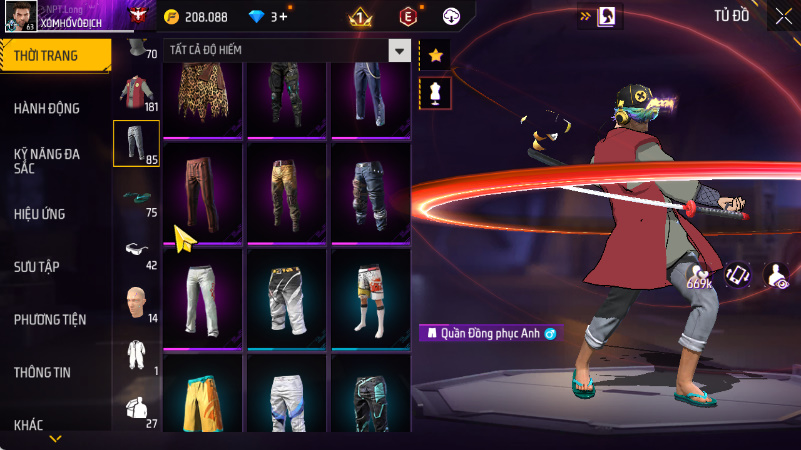The height and width of the screenshot is (450, 801).
Task: Select the KỸ NĂNG ĐA SẮC tab
Action: click(x=47, y=162)
